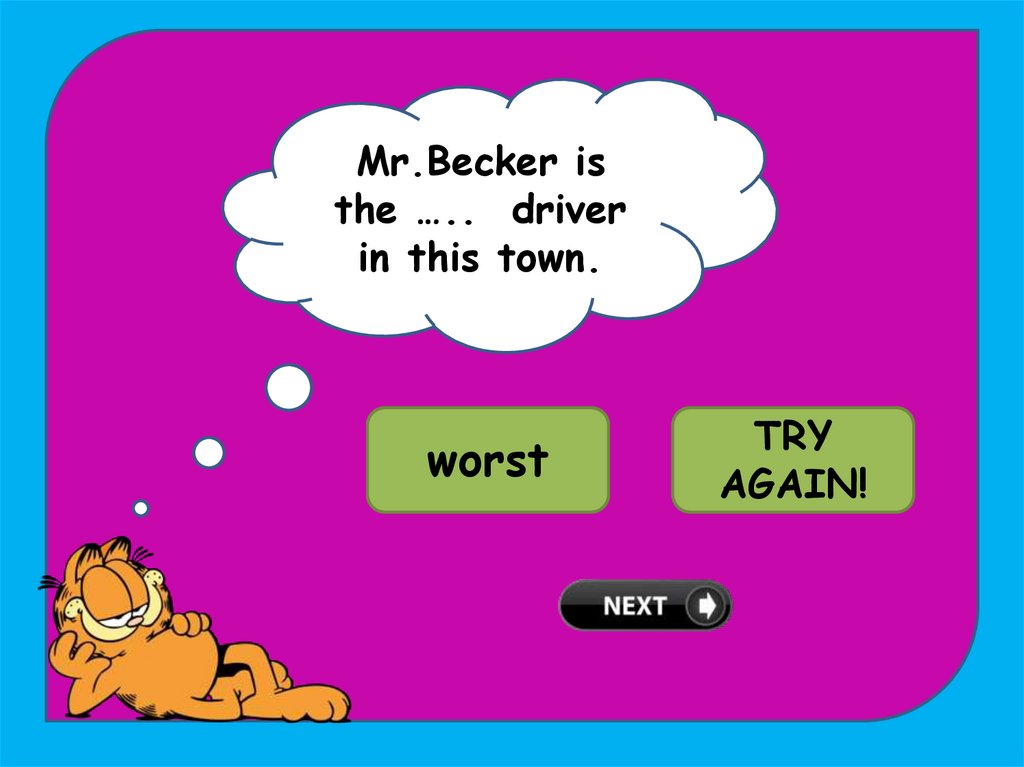Choose the "worst" answer option
Image resolution: width=1024 pixels, height=767 pixels.
[x=488, y=460]
